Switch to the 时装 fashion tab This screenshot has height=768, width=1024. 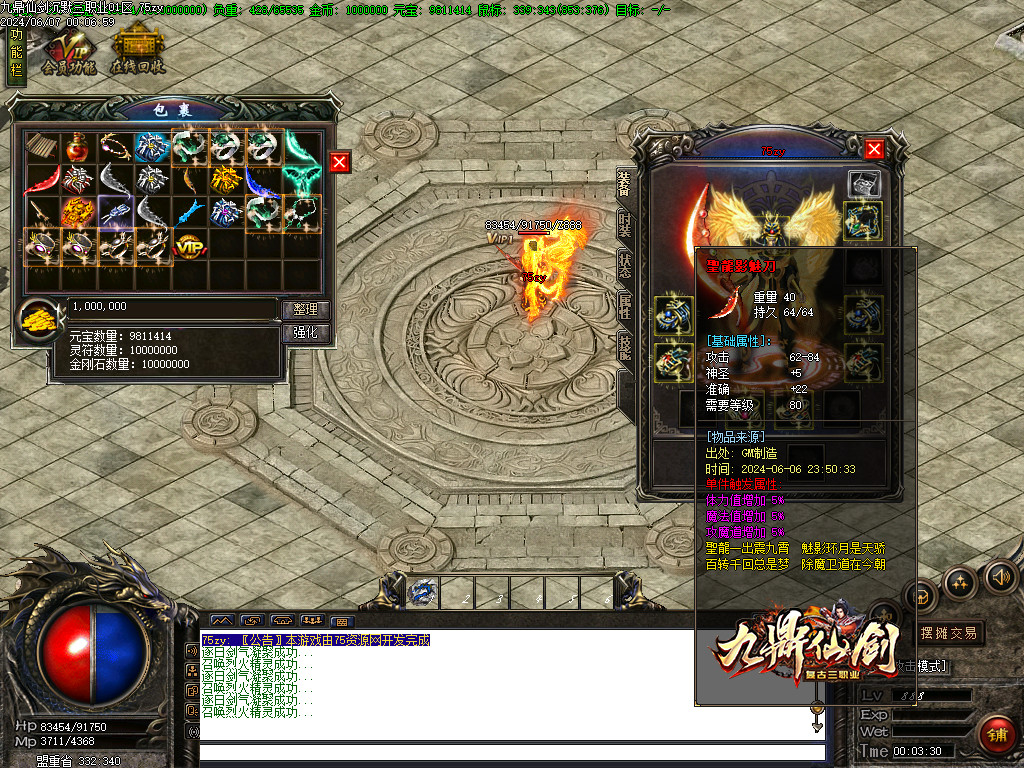(624, 222)
